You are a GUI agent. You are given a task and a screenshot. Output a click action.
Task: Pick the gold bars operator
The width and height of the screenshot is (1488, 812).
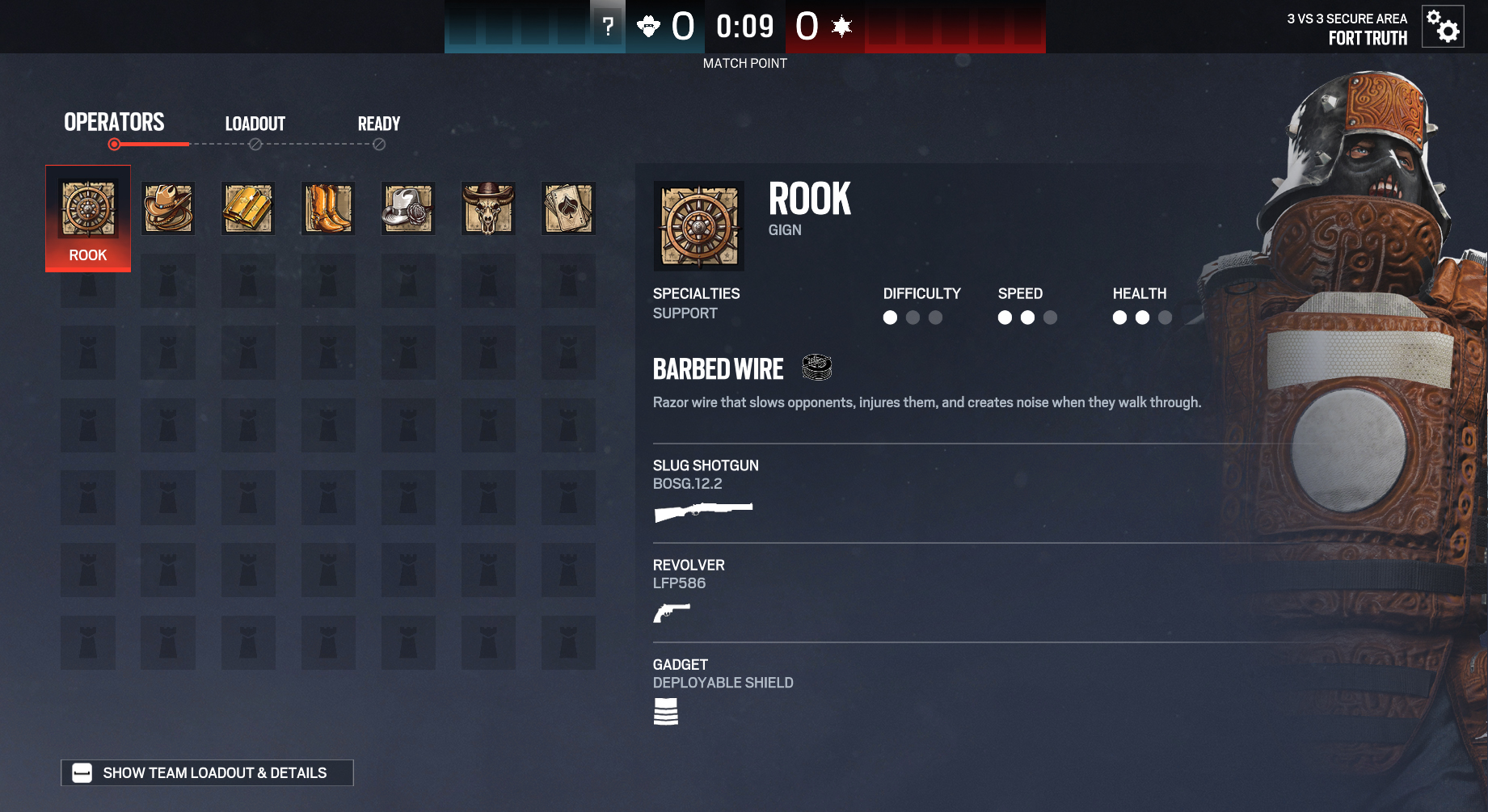(248, 208)
